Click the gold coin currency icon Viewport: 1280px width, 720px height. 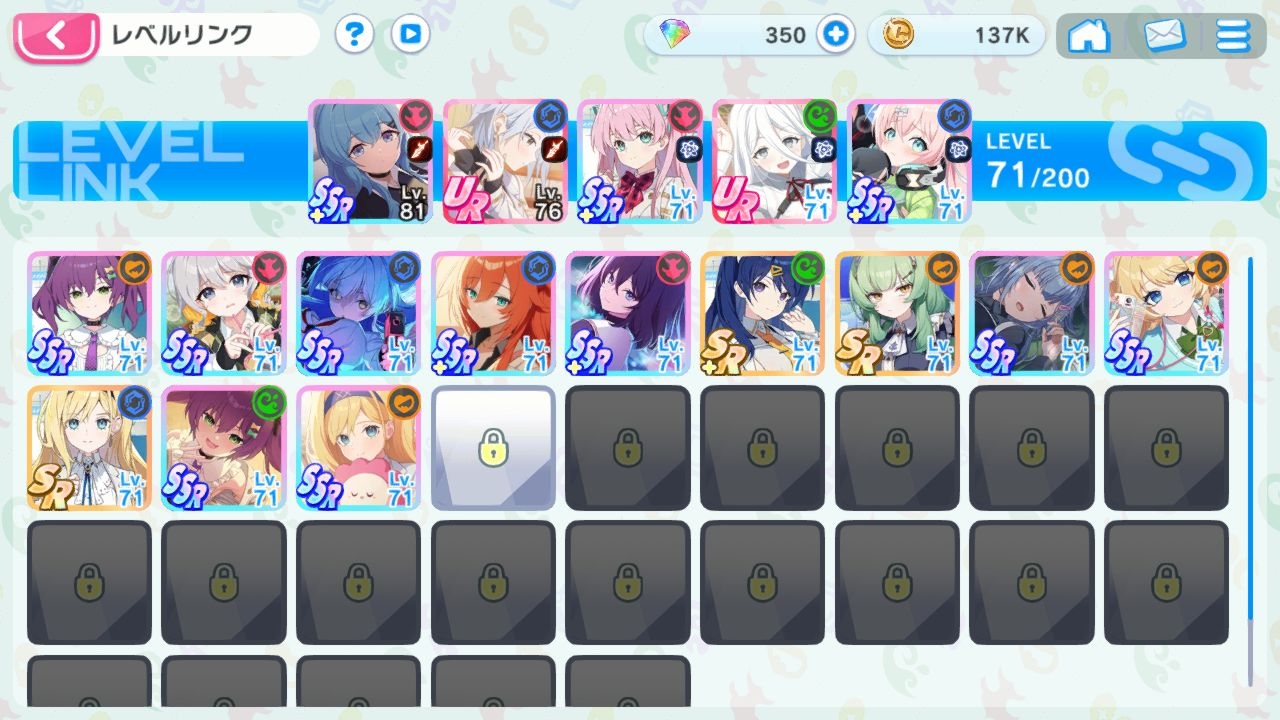coord(898,35)
